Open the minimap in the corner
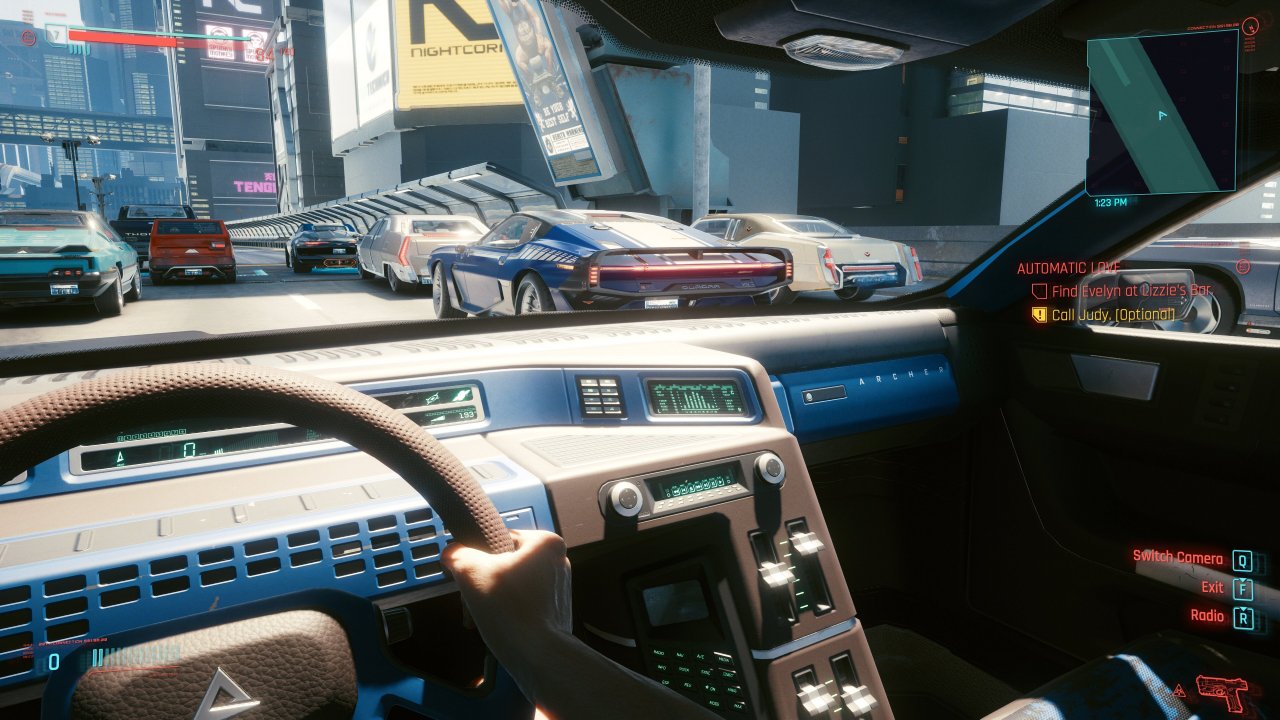Viewport: 1280px width, 720px height. (x=1161, y=111)
